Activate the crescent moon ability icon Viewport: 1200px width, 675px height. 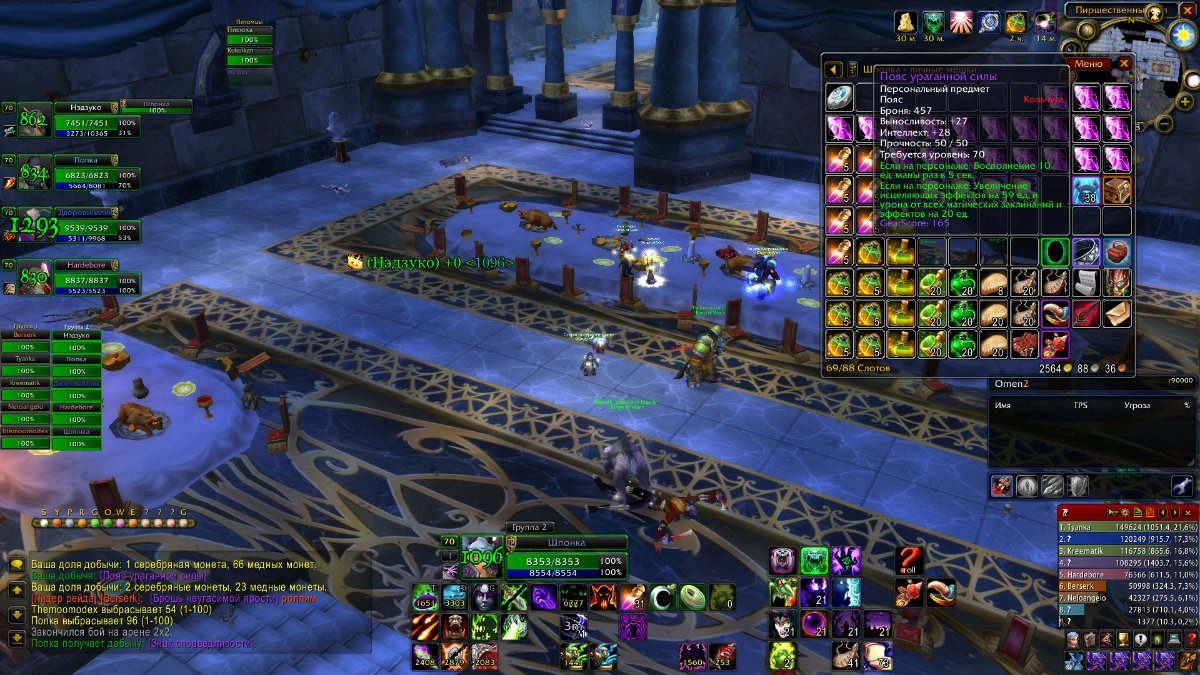click(662, 597)
